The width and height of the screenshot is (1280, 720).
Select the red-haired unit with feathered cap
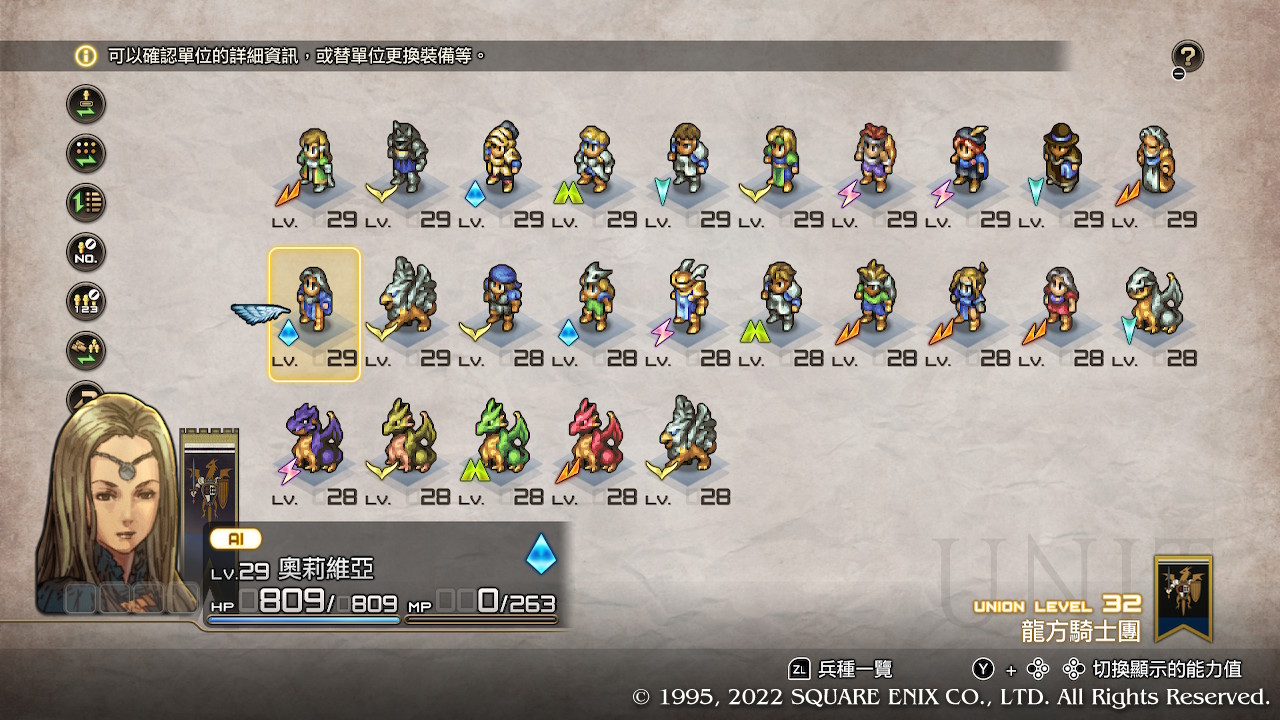968,160
